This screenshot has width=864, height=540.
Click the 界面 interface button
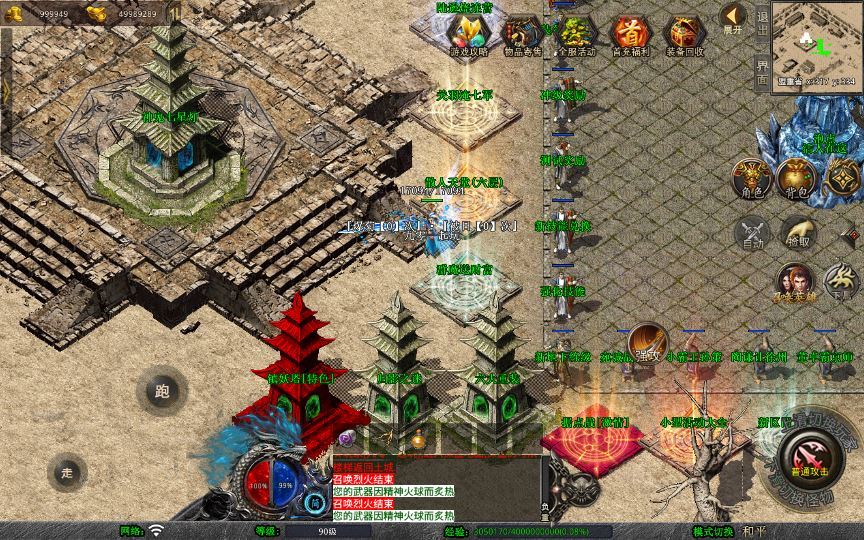762,70
